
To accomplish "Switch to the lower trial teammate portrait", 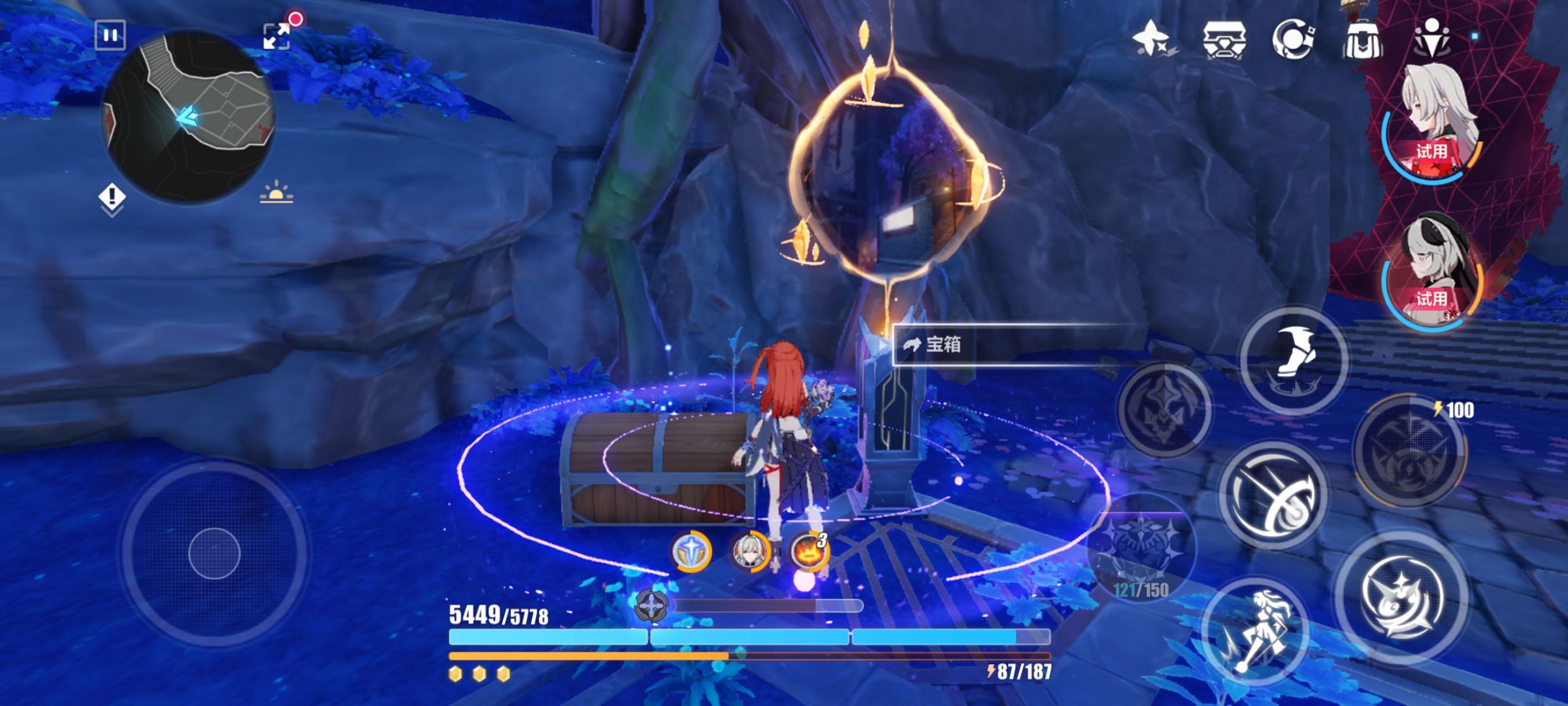I will (1434, 271).
